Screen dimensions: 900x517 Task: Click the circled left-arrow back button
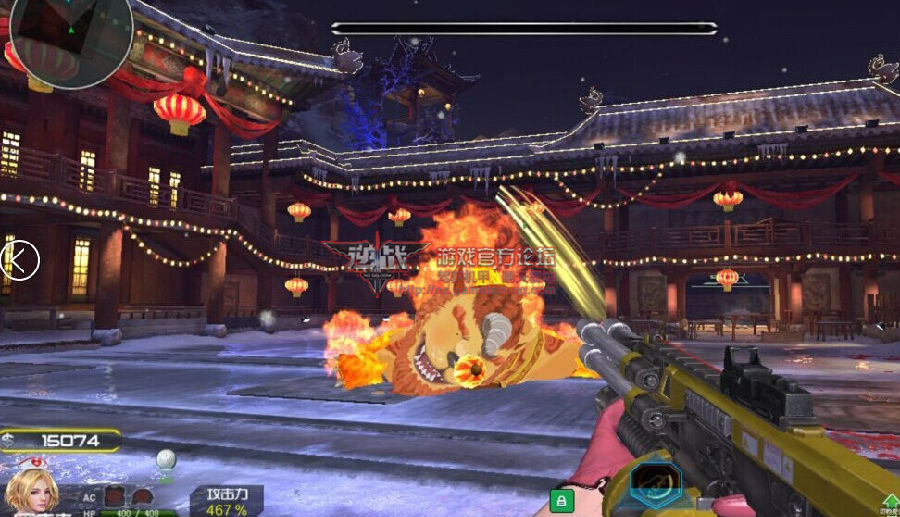(19, 260)
